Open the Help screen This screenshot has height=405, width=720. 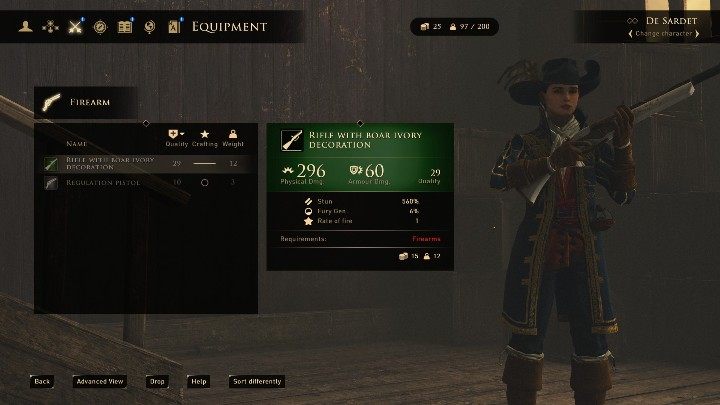(199, 381)
